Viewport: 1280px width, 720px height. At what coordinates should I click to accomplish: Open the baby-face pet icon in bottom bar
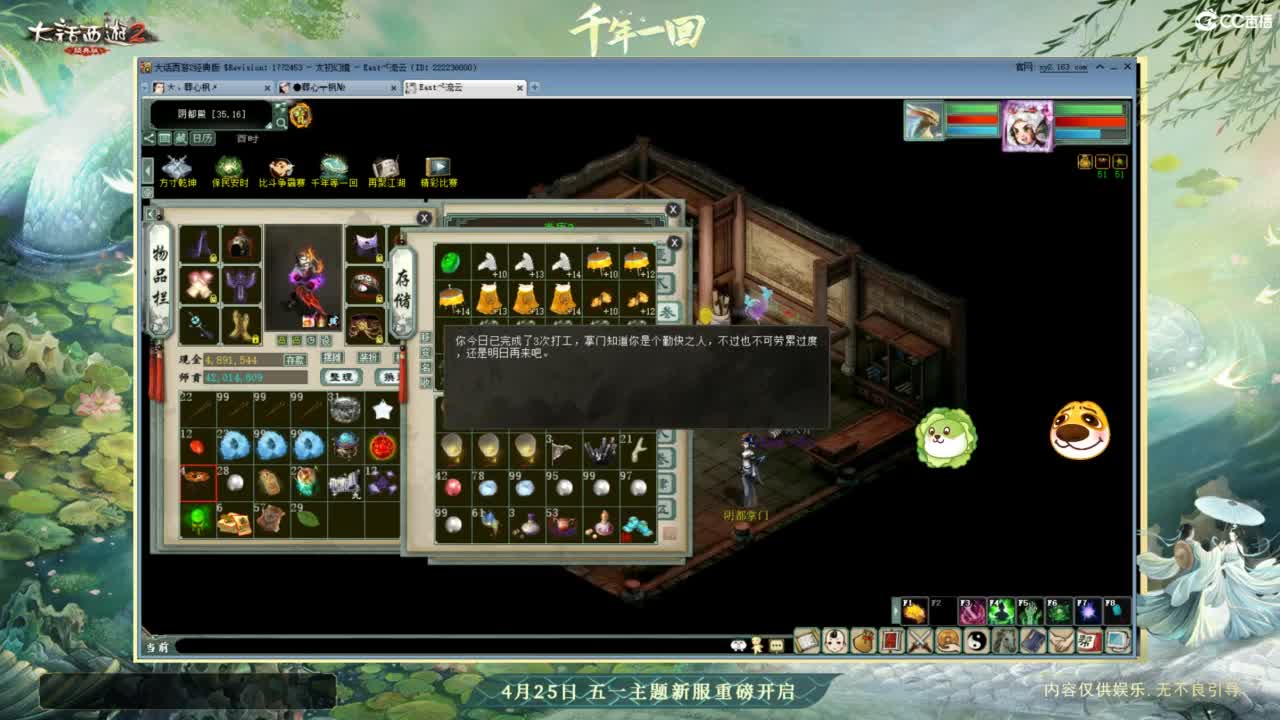click(x=834, y=641)
